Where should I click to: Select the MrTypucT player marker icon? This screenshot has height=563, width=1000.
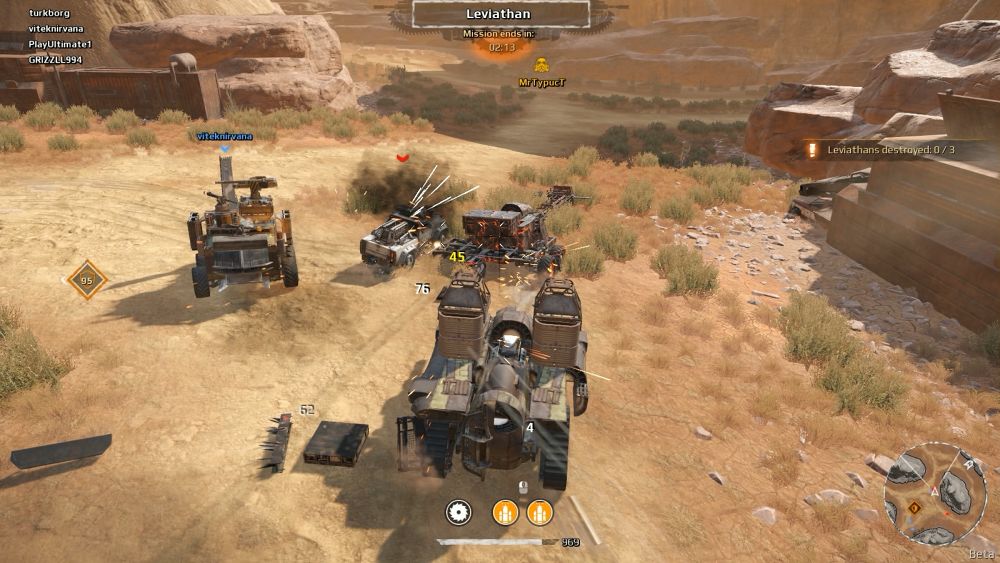pyautogui.click(x=528, y=66)
